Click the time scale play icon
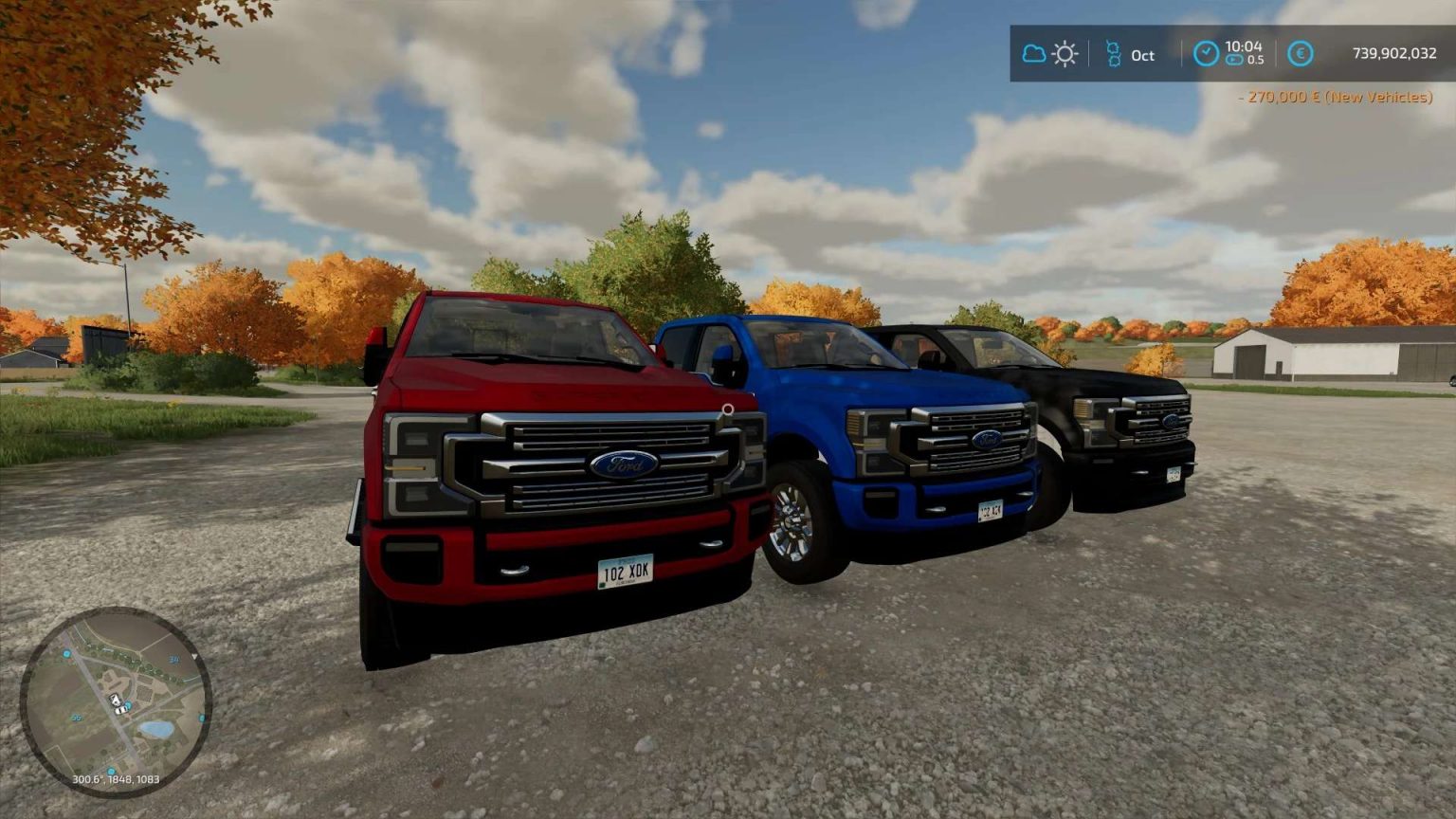Viewport: 1456px width, 819px height. coord(1235,60)
